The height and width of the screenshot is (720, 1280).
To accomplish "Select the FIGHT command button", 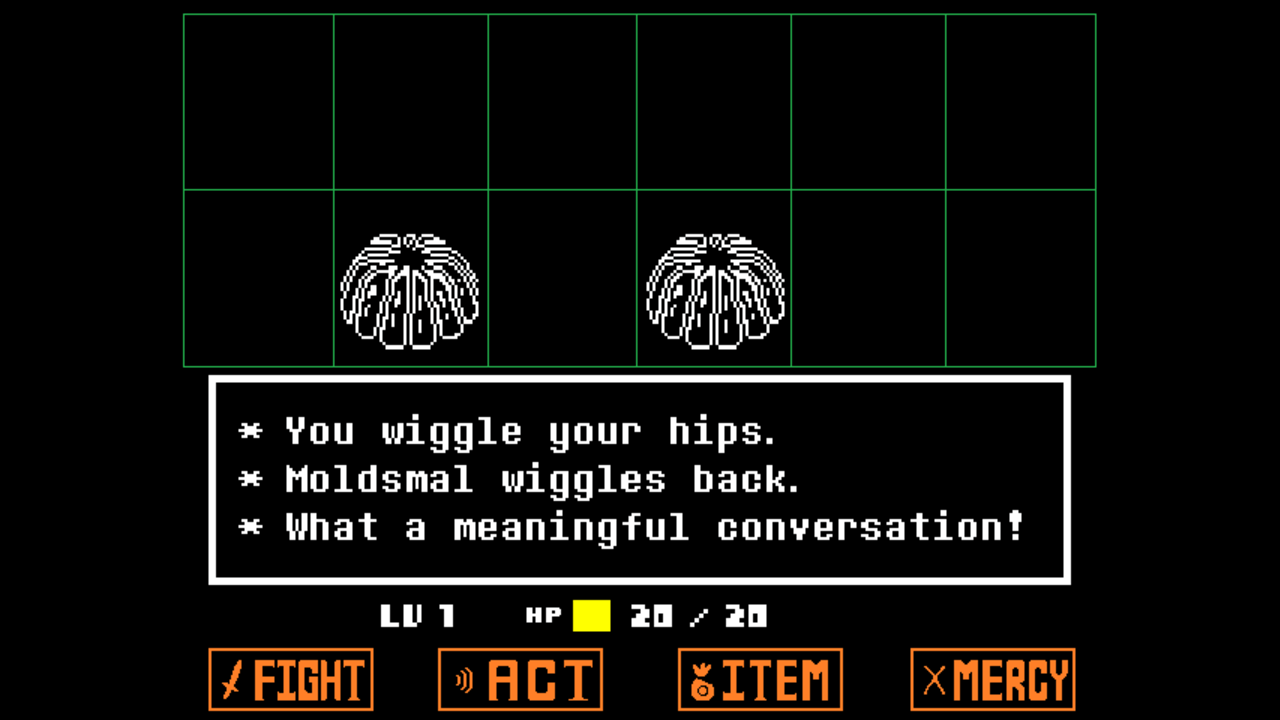I will click(291, 680).
